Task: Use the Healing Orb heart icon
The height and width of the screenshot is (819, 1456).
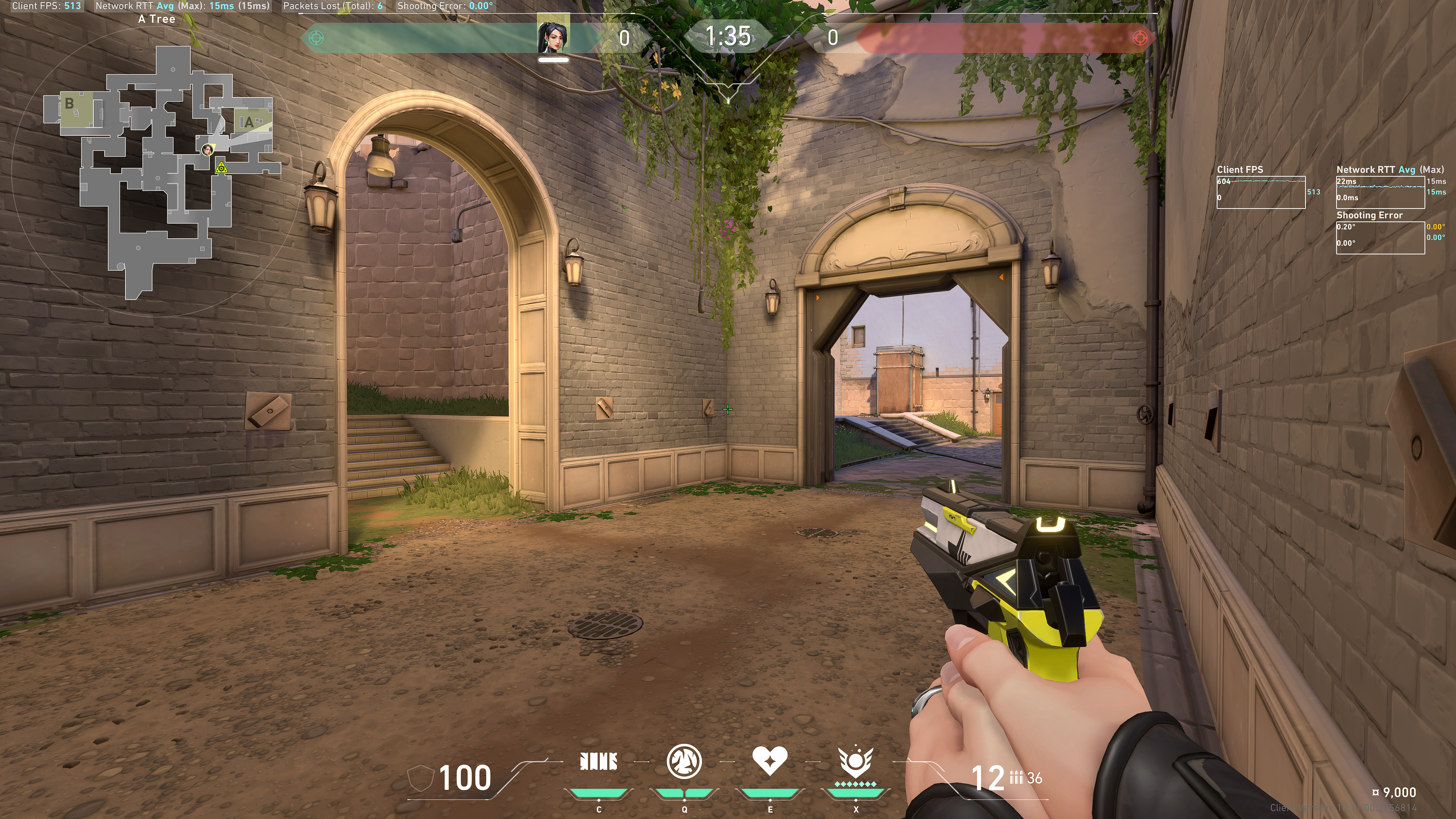Action: click(769, 760)
